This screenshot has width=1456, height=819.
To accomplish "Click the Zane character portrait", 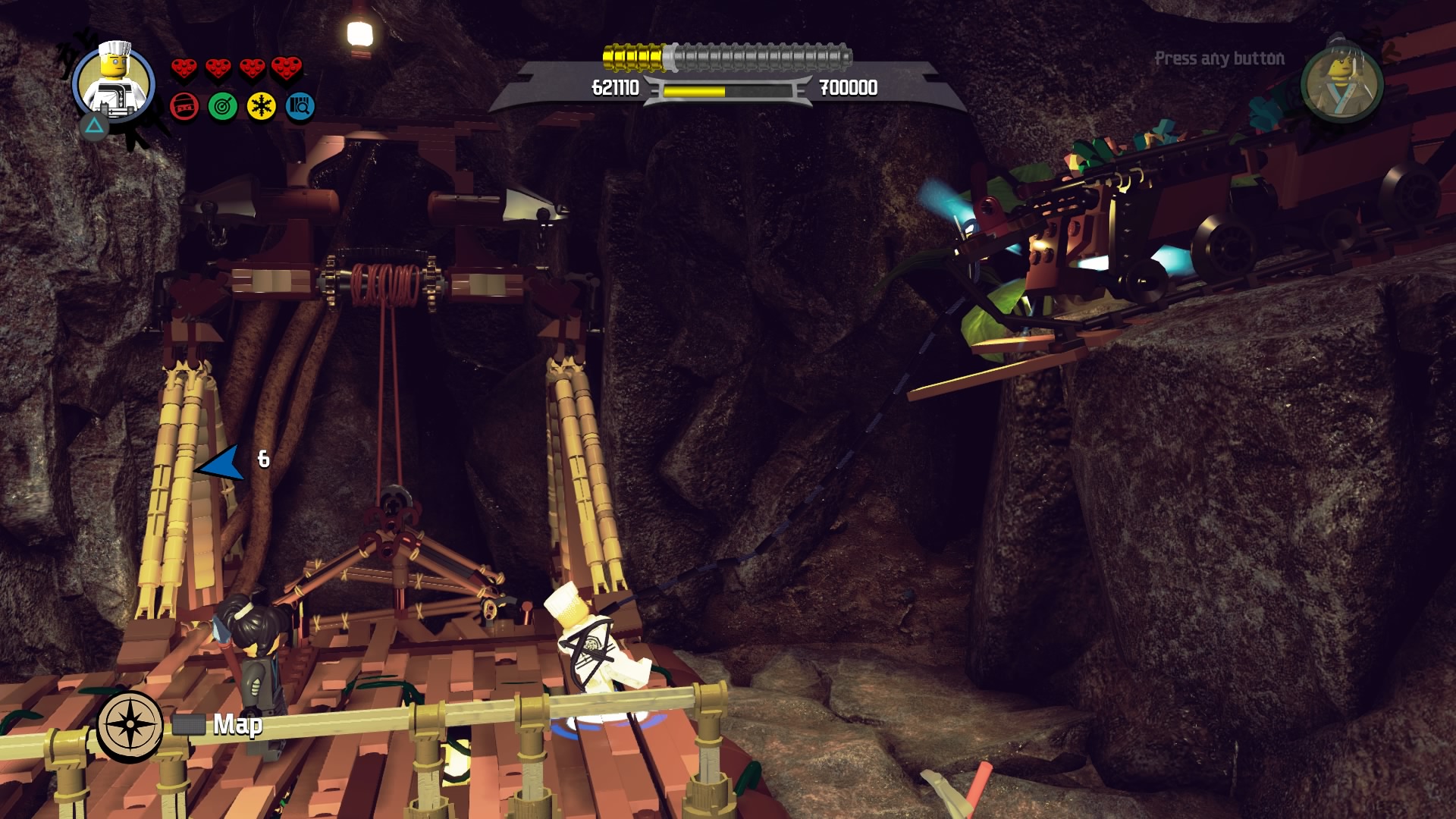I will coord(114,83).
